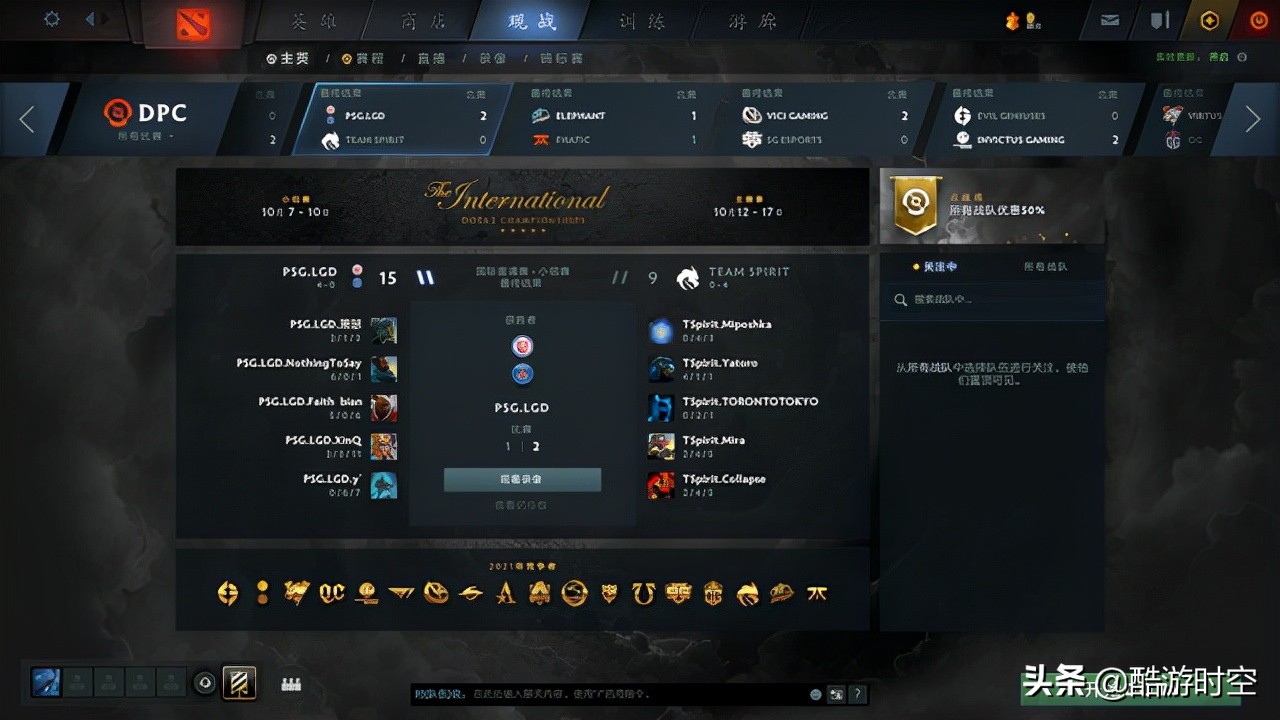Click the right arrow to view more matches
Viewport: 1280px width, 720px height.
1254,119
